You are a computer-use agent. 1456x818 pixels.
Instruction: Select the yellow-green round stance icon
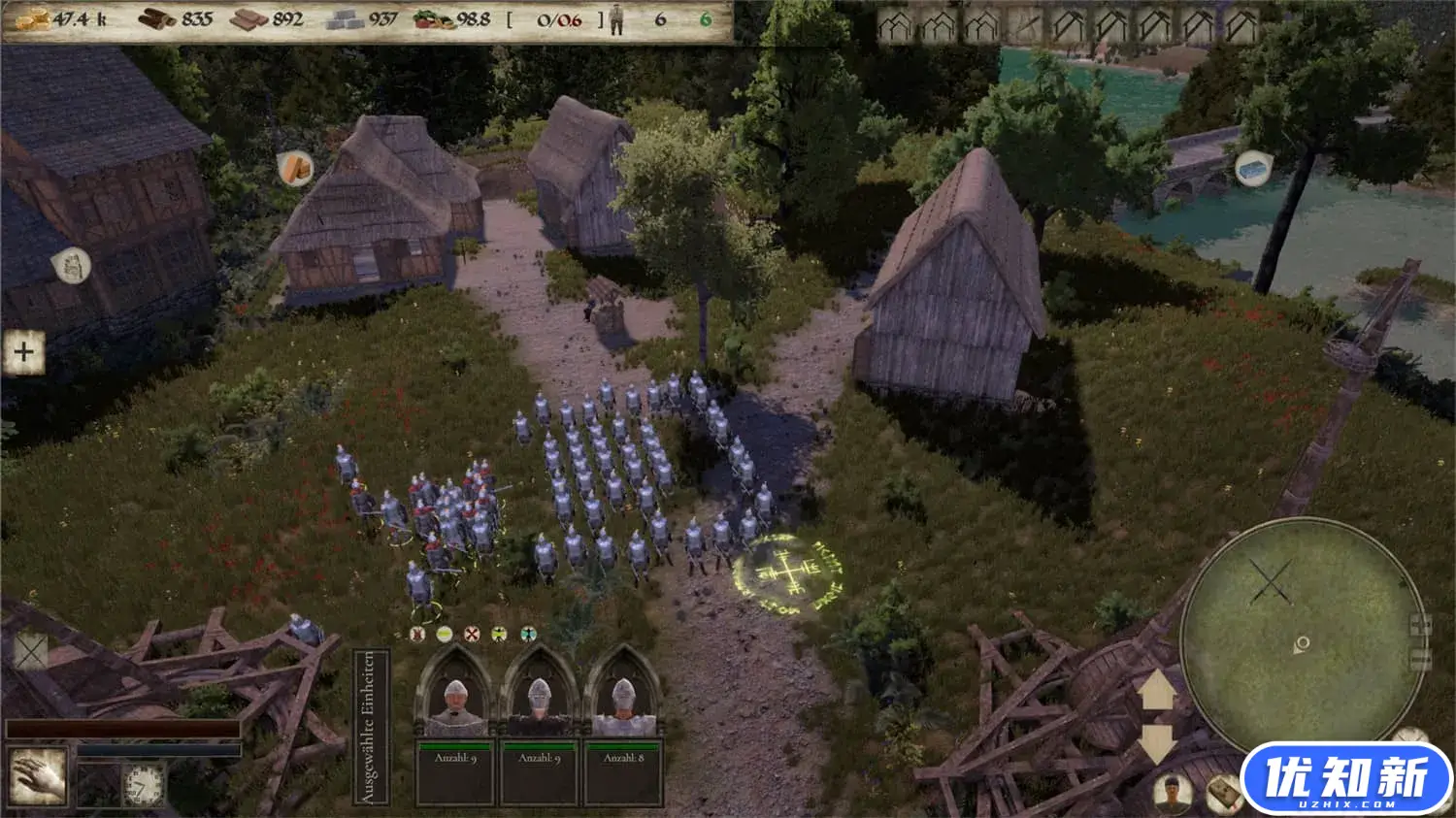pyautogui.click(x=444, y=635)
